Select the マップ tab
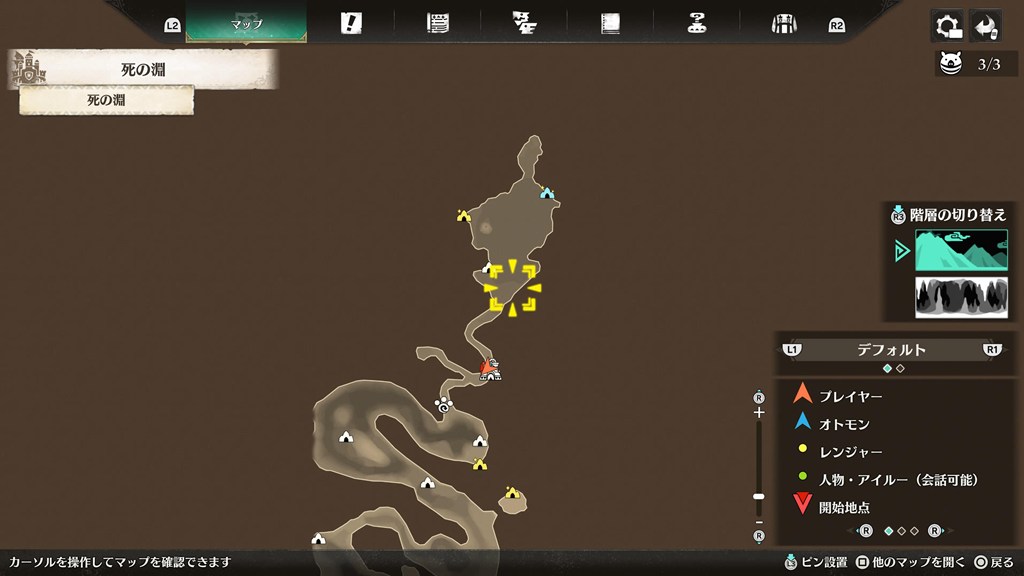 pyautogui.click(x=246, y=22)
